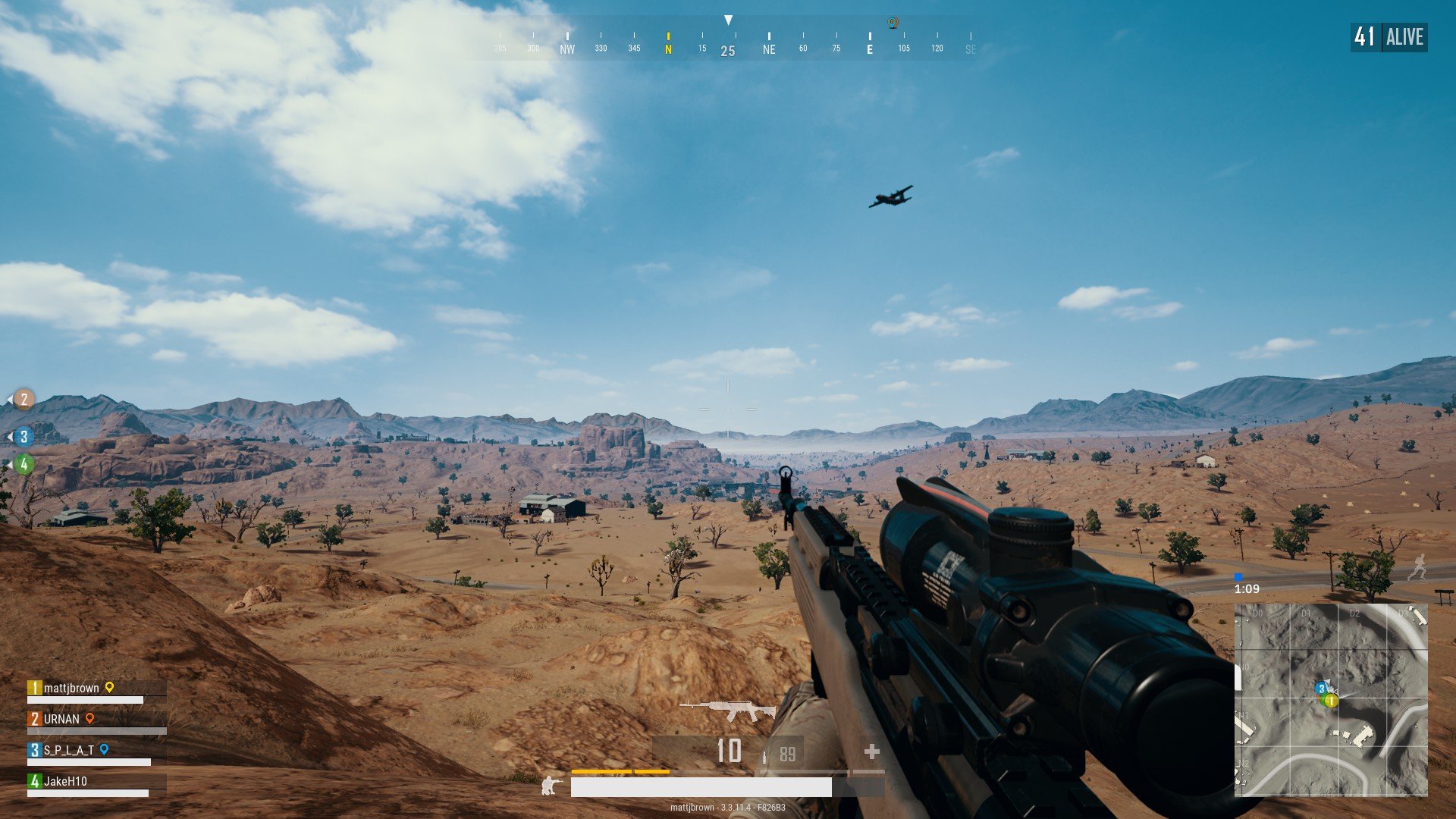Click the ammo count showing 10
Image resolution: width=1456 pixels, height=819 pixels.
pyautogui.click(x=729, y=749)
